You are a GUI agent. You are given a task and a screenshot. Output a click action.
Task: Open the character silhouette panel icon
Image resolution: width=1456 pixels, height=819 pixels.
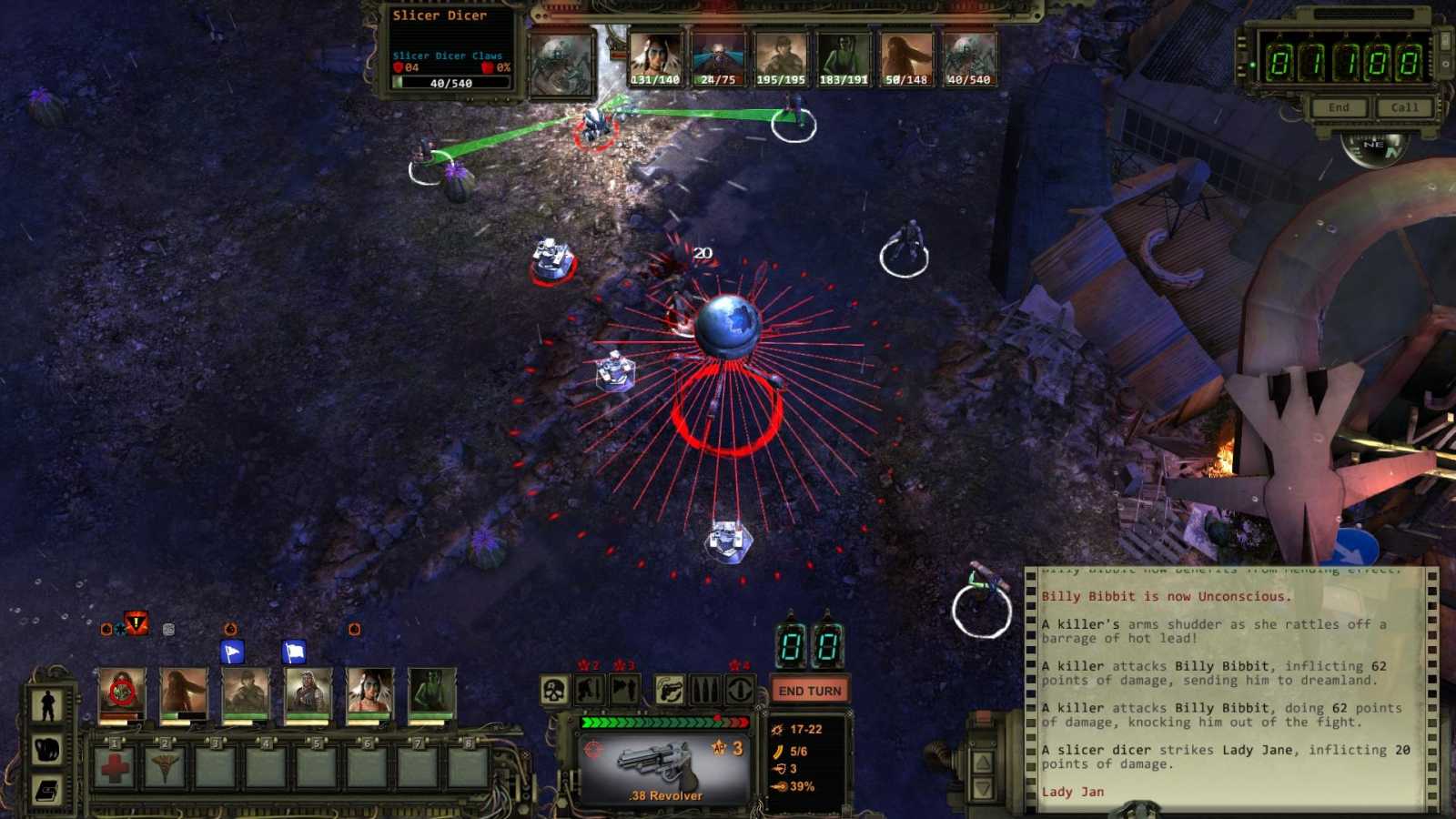pos(47,703)
